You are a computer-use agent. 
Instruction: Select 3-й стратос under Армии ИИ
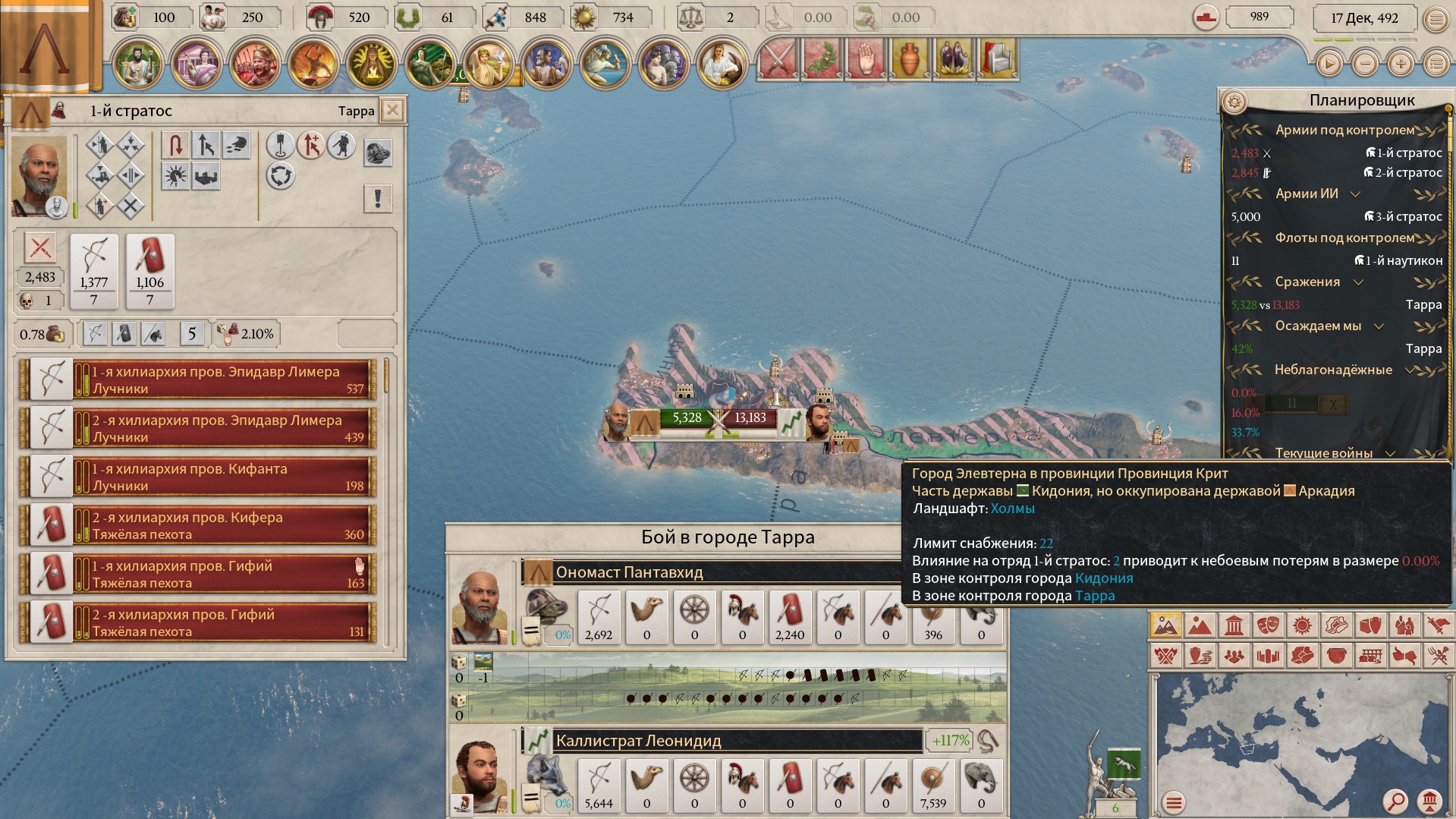tap(1404, 216)
